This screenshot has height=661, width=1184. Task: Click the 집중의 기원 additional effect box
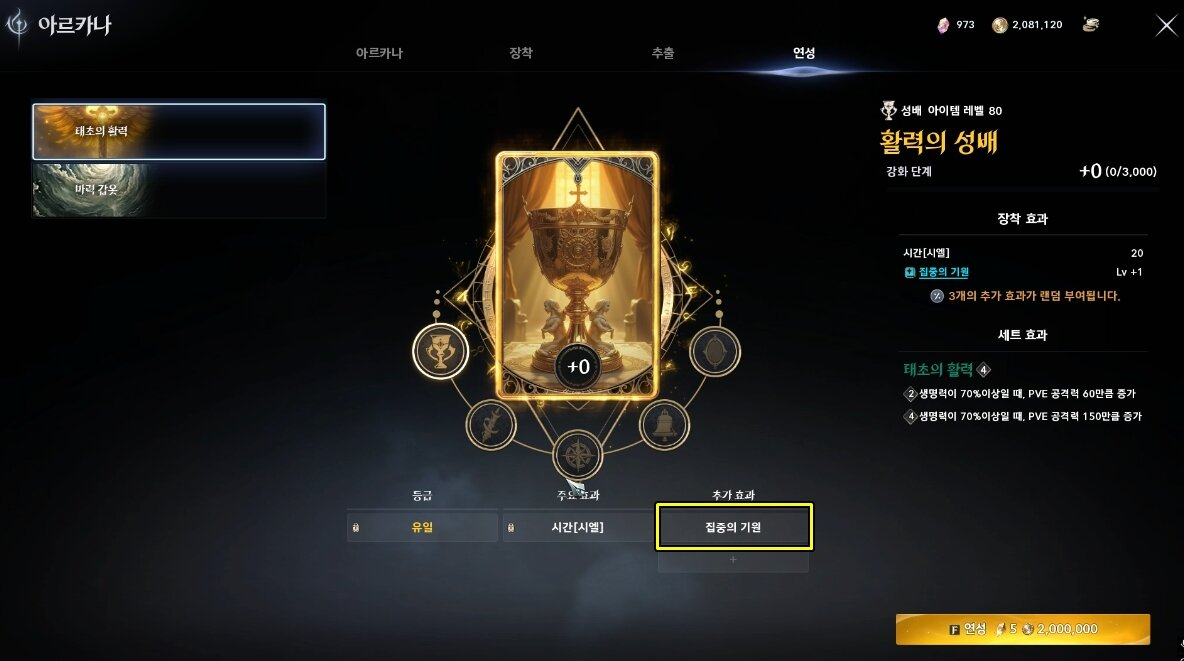coord(733,527)
